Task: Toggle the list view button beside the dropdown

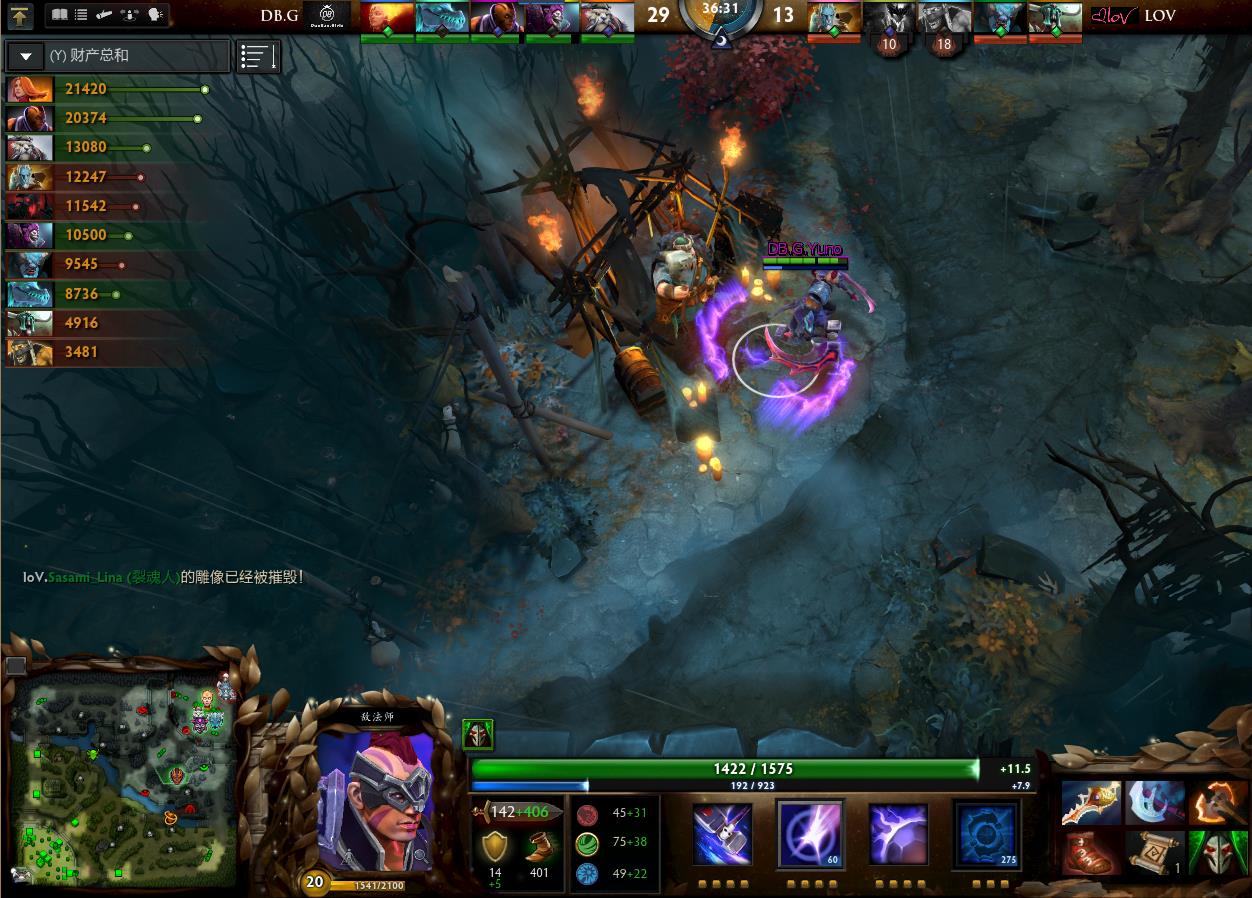Action: [258, 57]
